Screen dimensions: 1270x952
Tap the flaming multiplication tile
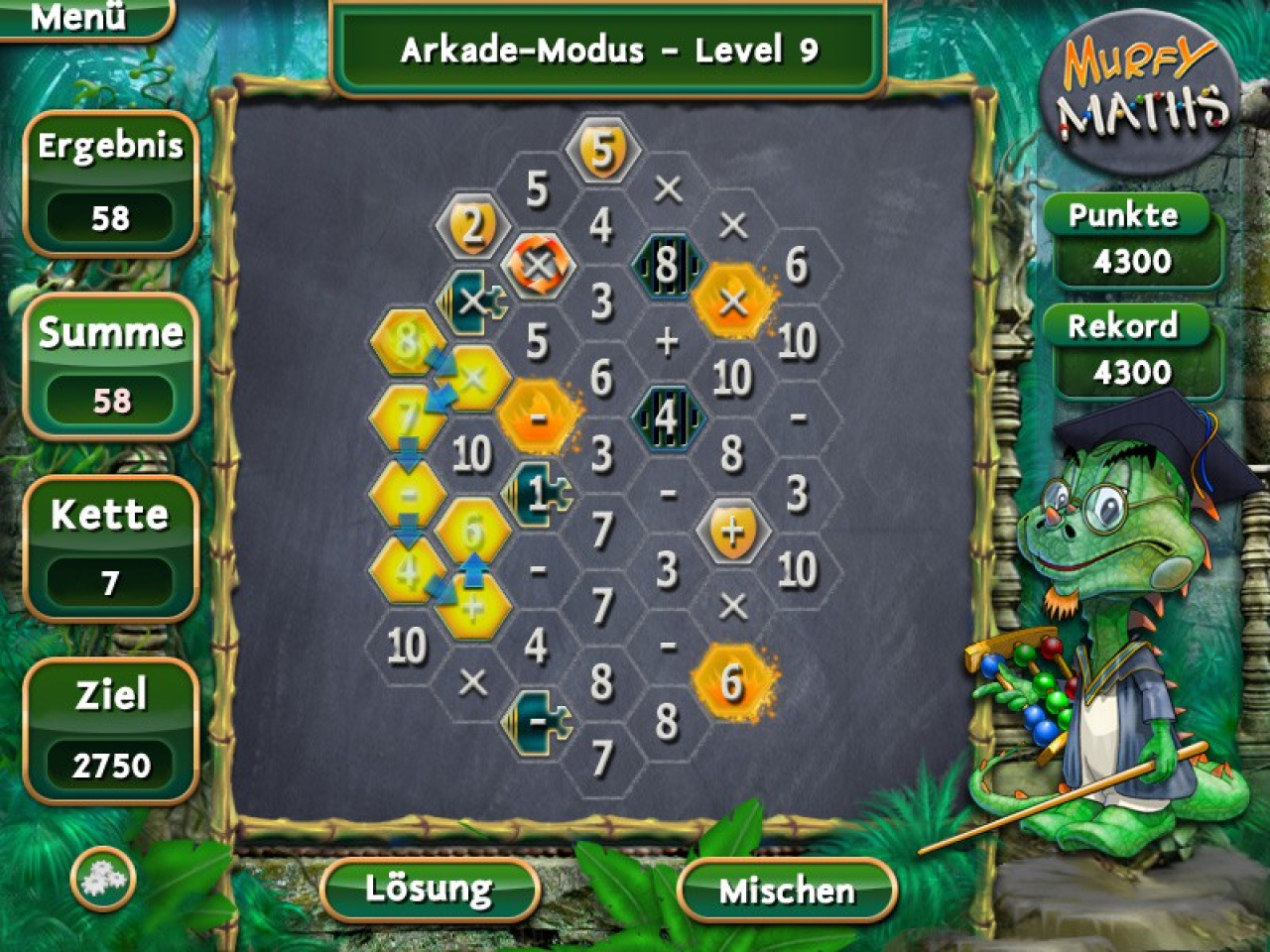tap(732, 302)
